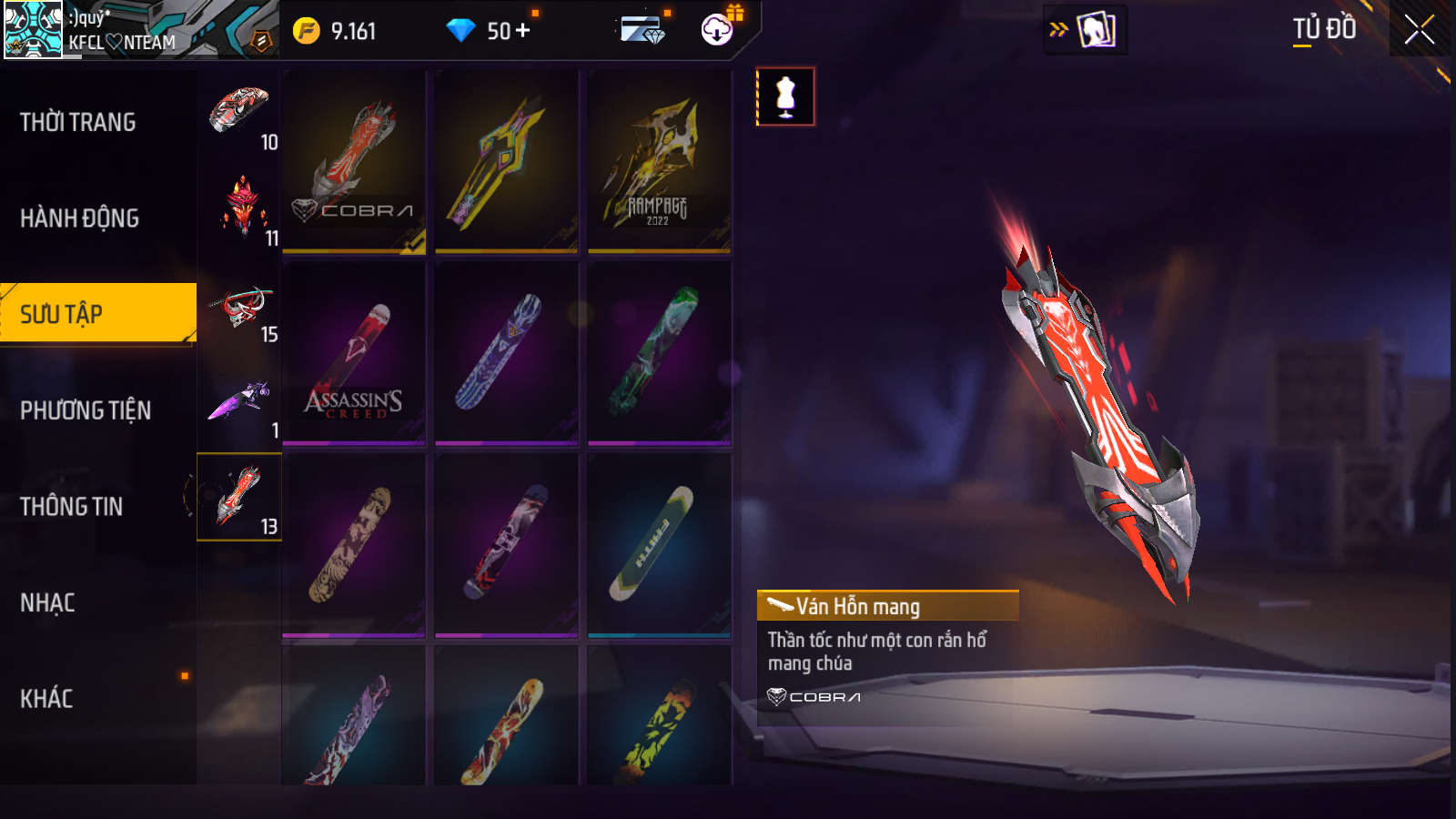This screenshot has height=819, width=1456.
Task: Show the THÔNG TIN section
Action: (x=72, y=507)
